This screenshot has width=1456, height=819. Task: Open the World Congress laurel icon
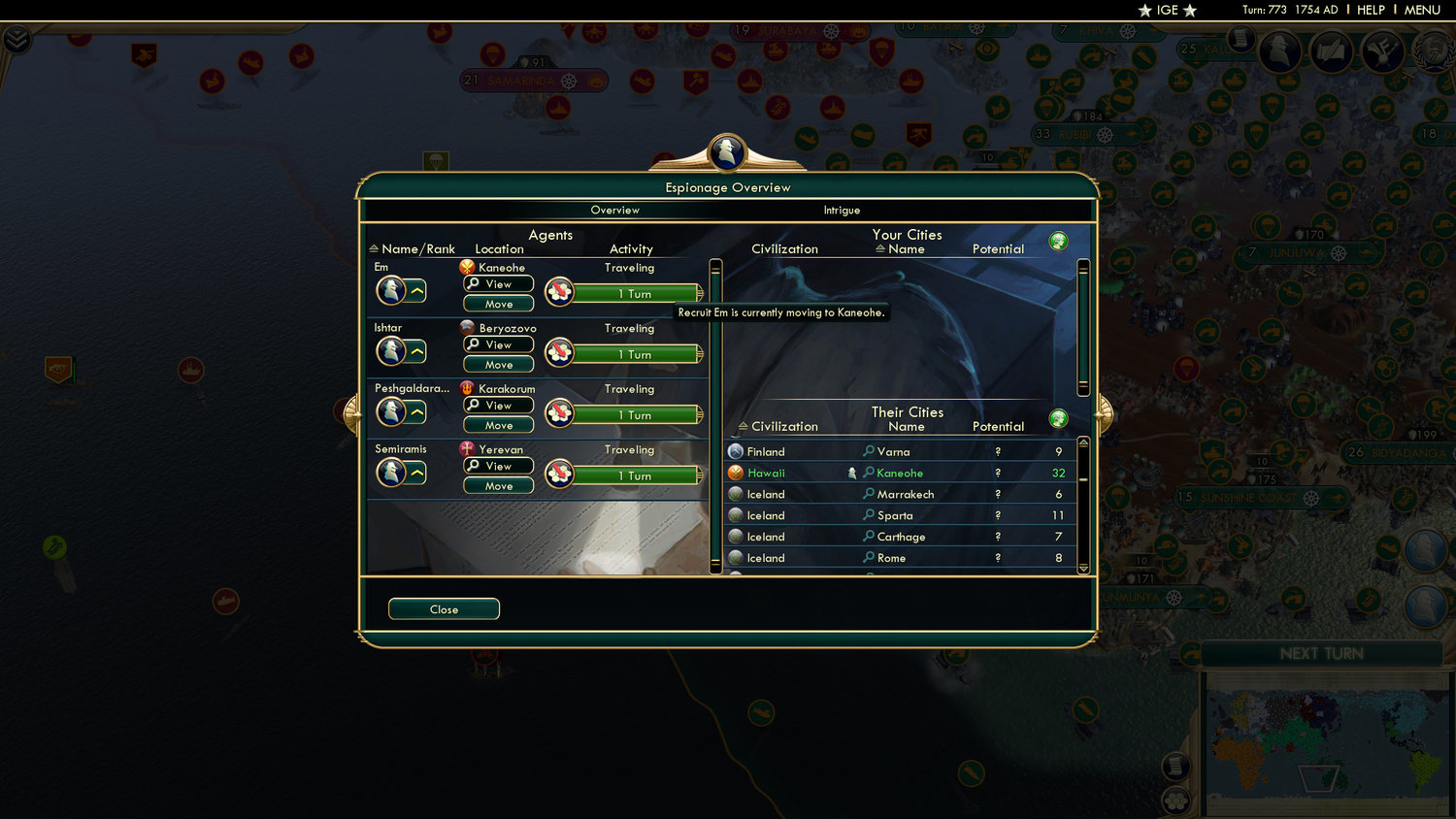point(1431,50)
